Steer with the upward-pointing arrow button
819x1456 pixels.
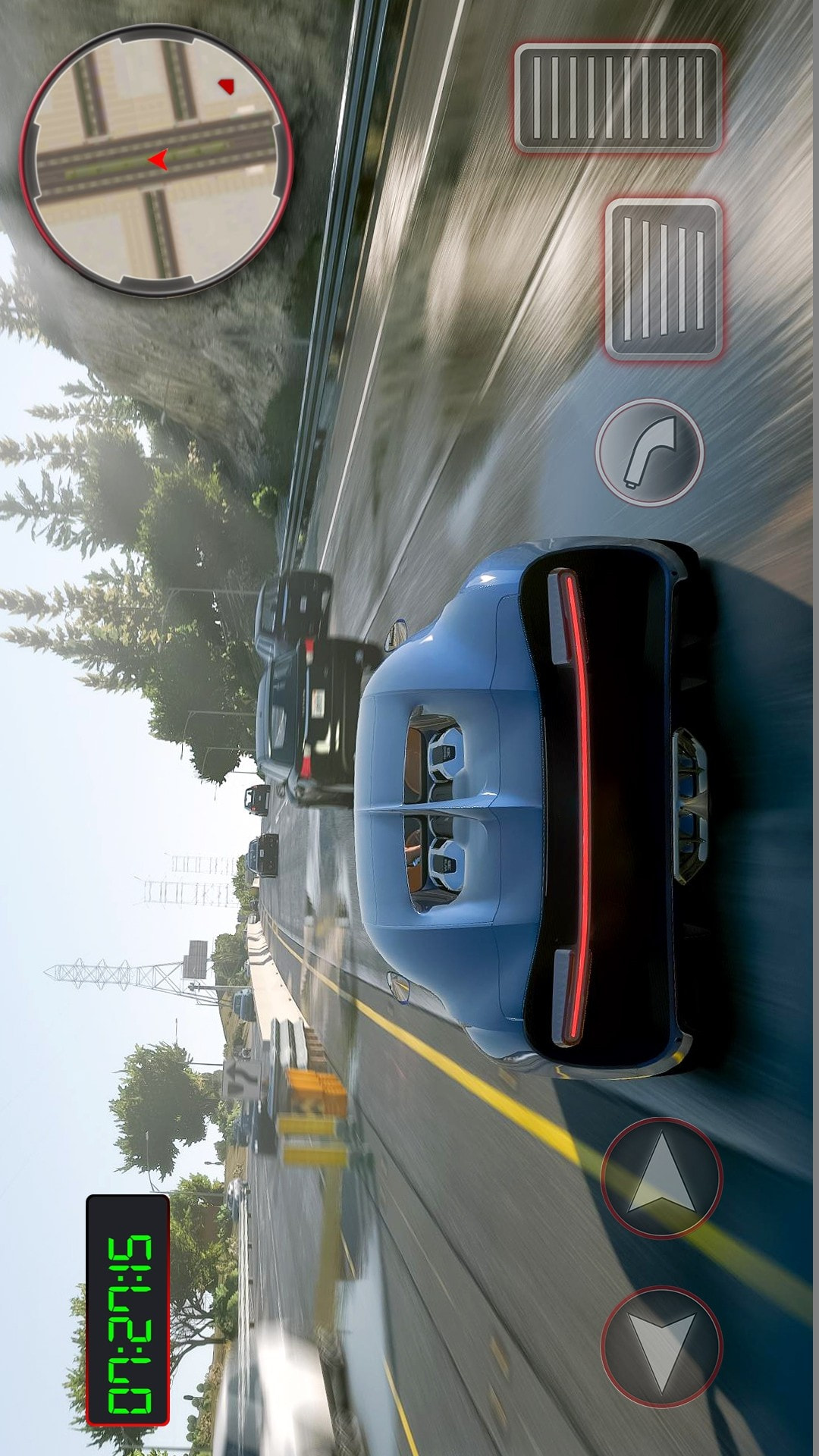point(661,1176)
